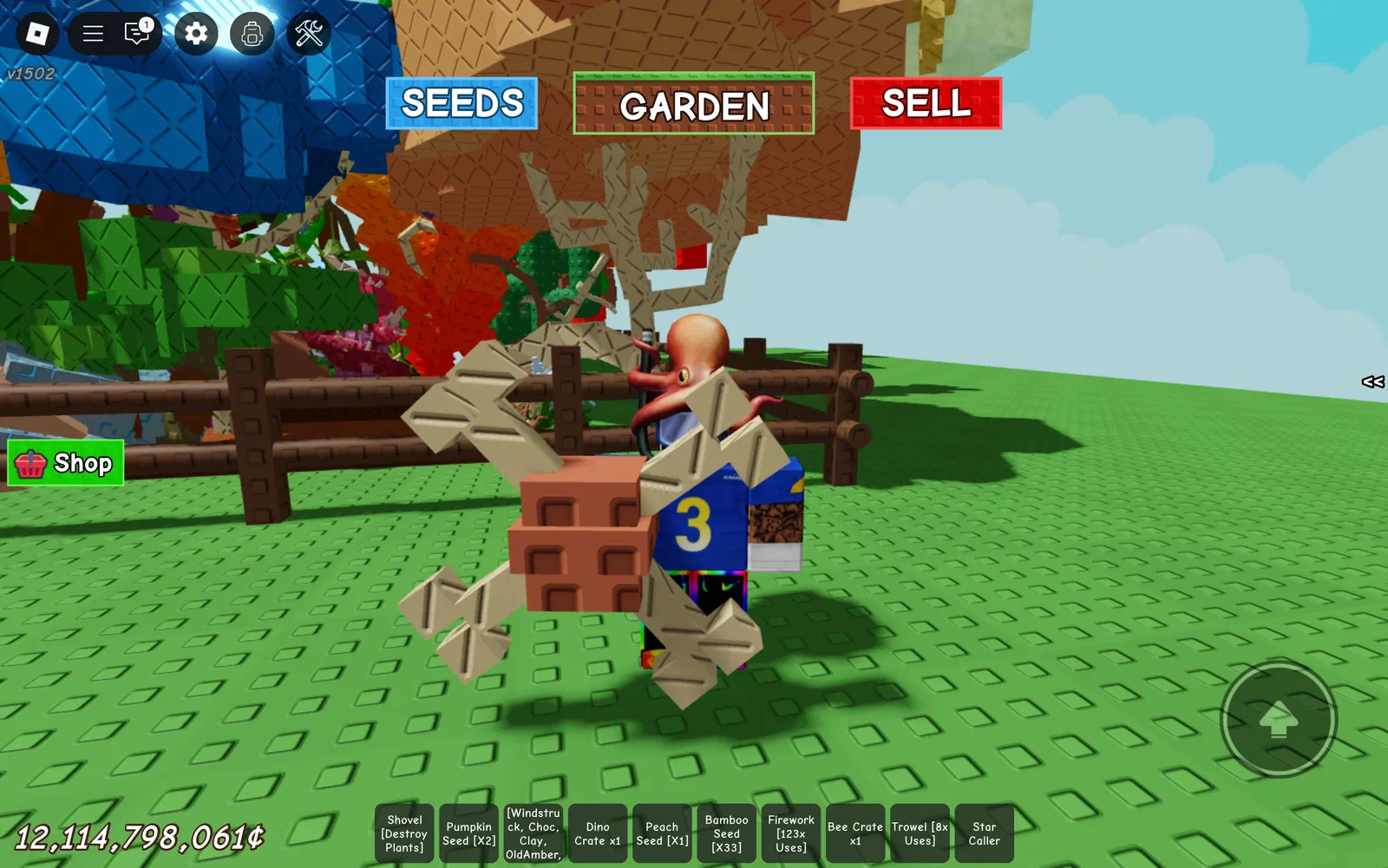This screenshot has height=868, width=1388.
Task: Select the Dino Crate hotbar slot
Action: point(598,833)
